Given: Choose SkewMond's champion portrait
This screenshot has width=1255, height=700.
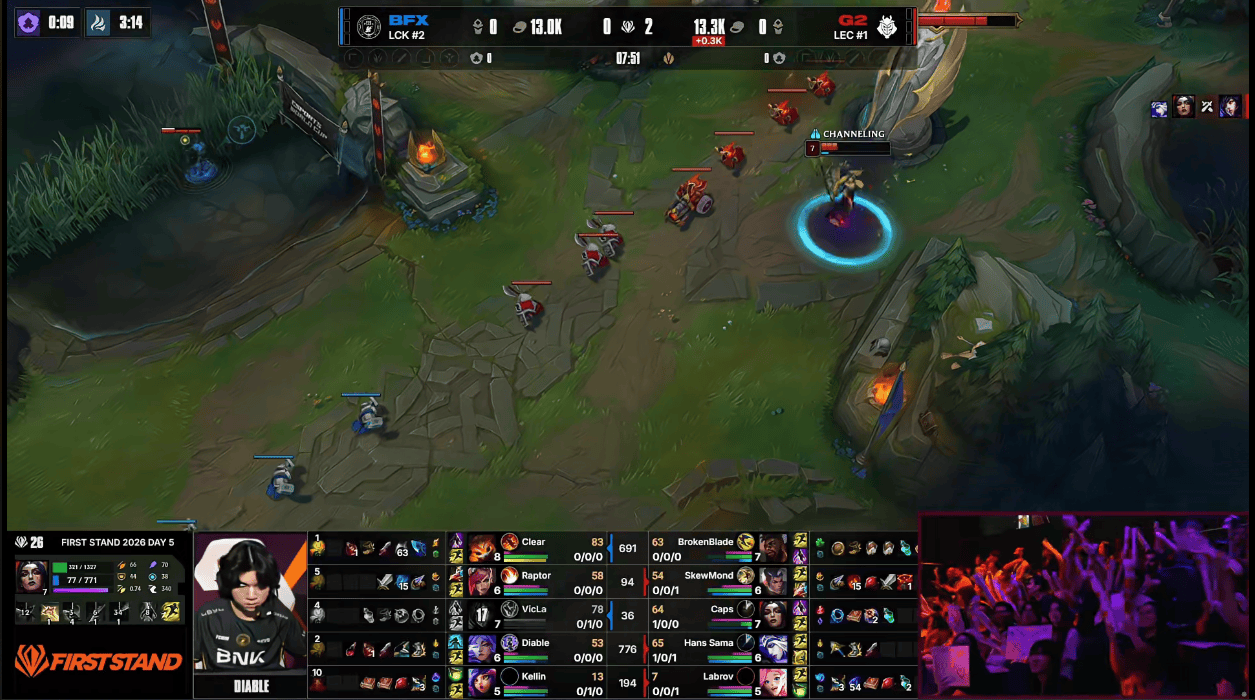Looking at the screenshot, I should (x=773, y=581).
